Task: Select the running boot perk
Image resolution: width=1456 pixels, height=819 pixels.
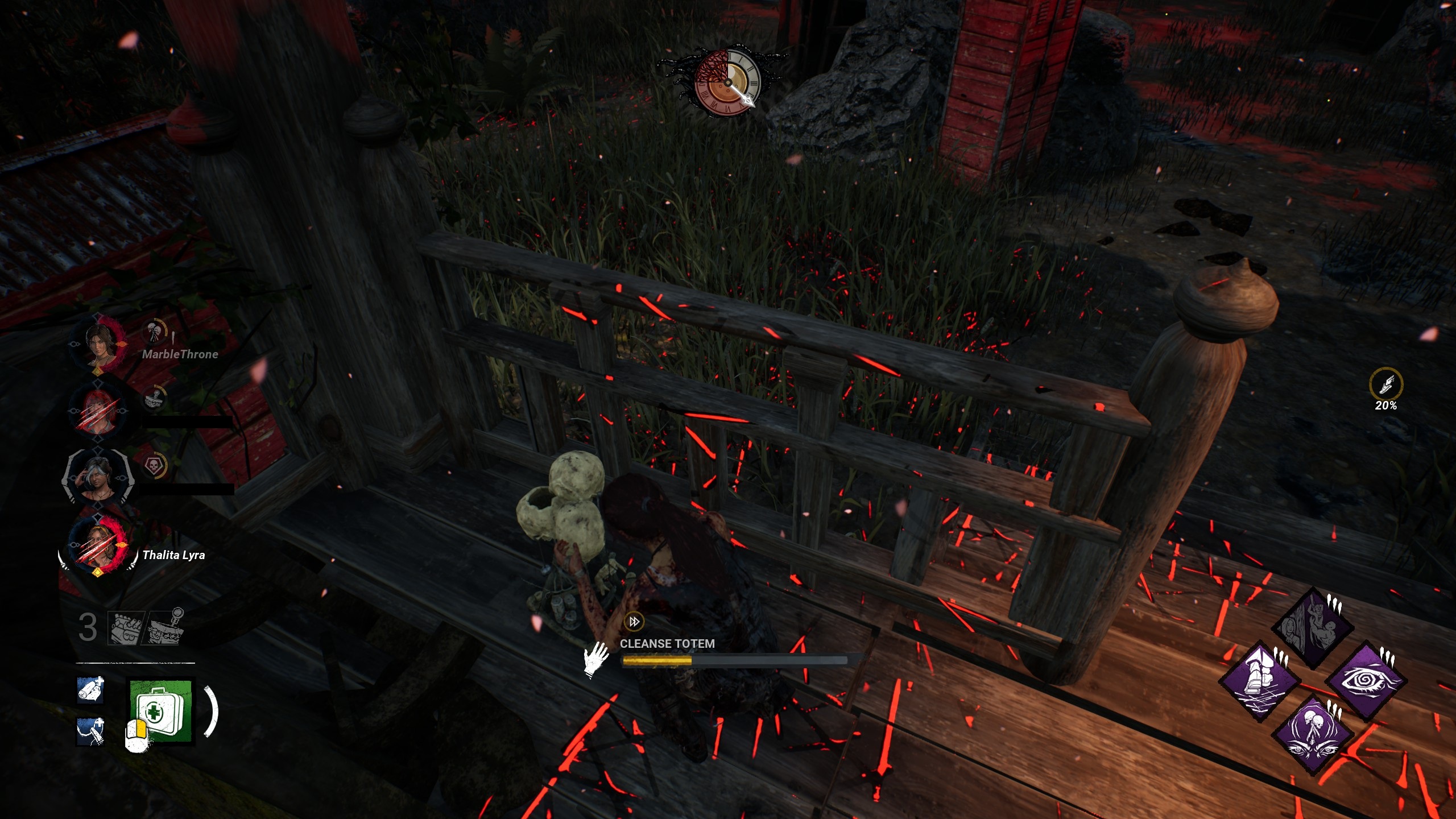Action: tap(1260, 680)
